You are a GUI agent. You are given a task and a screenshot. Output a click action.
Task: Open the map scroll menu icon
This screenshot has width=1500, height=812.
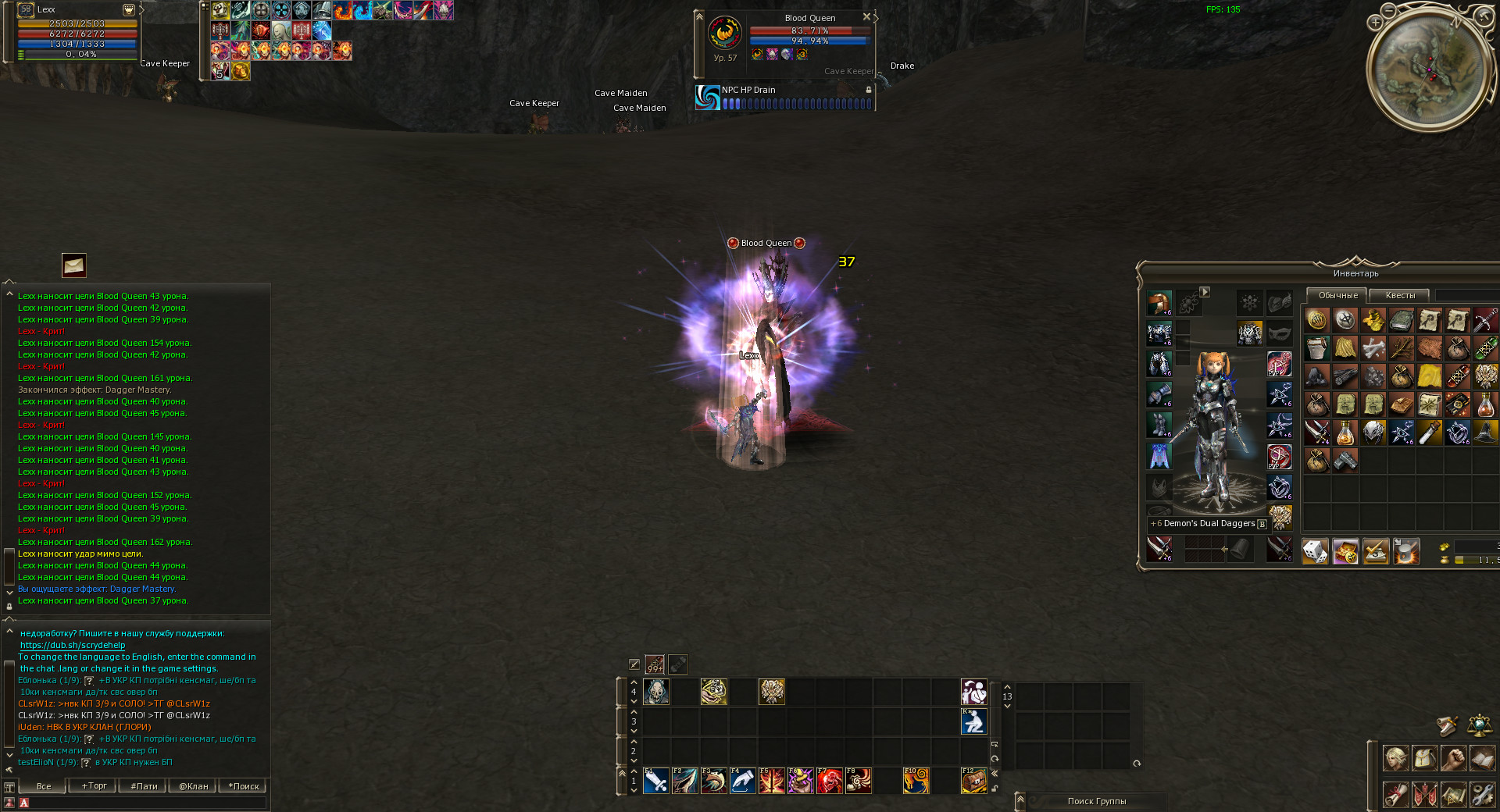(1453, 795)
